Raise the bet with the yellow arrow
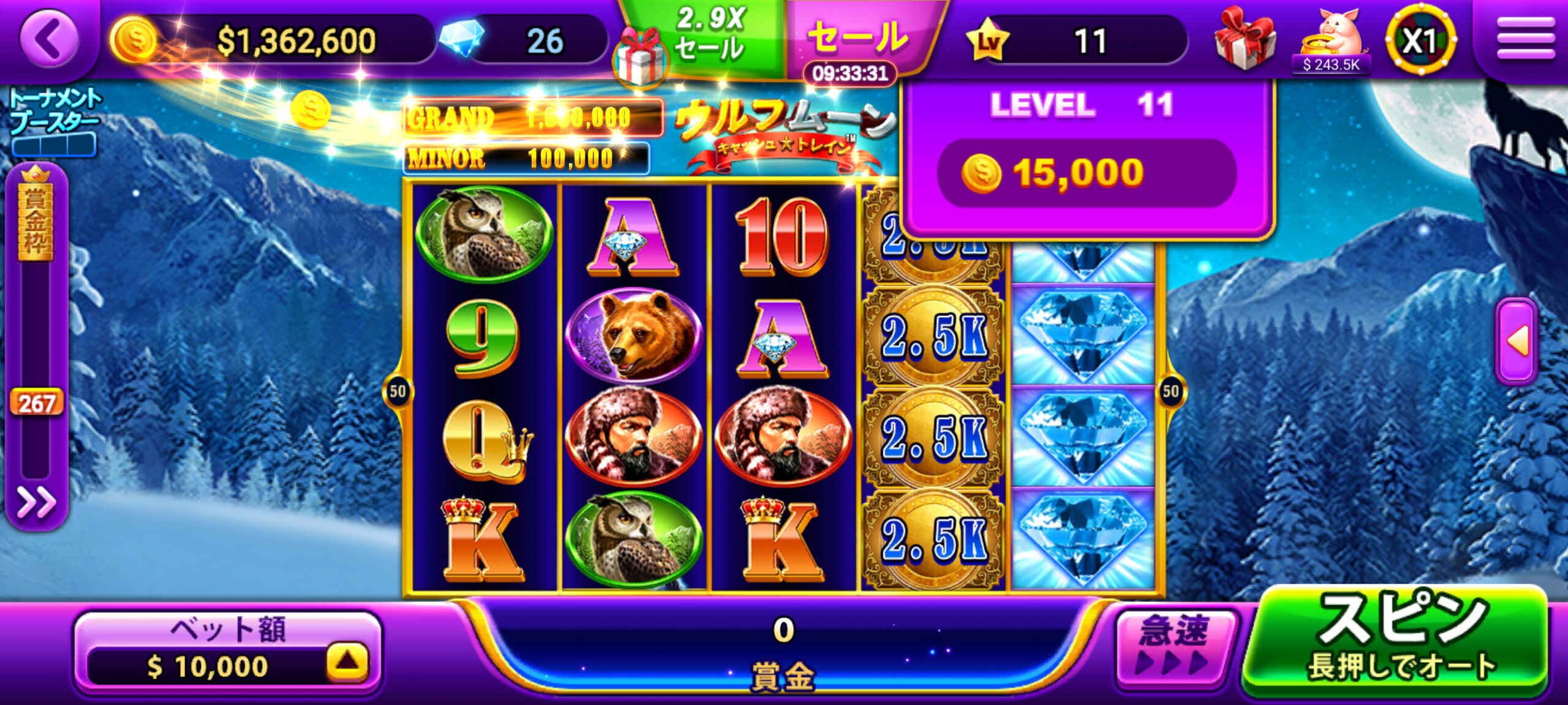The width and height of the screenshot is (1568, 705). (x=347, y=662)
